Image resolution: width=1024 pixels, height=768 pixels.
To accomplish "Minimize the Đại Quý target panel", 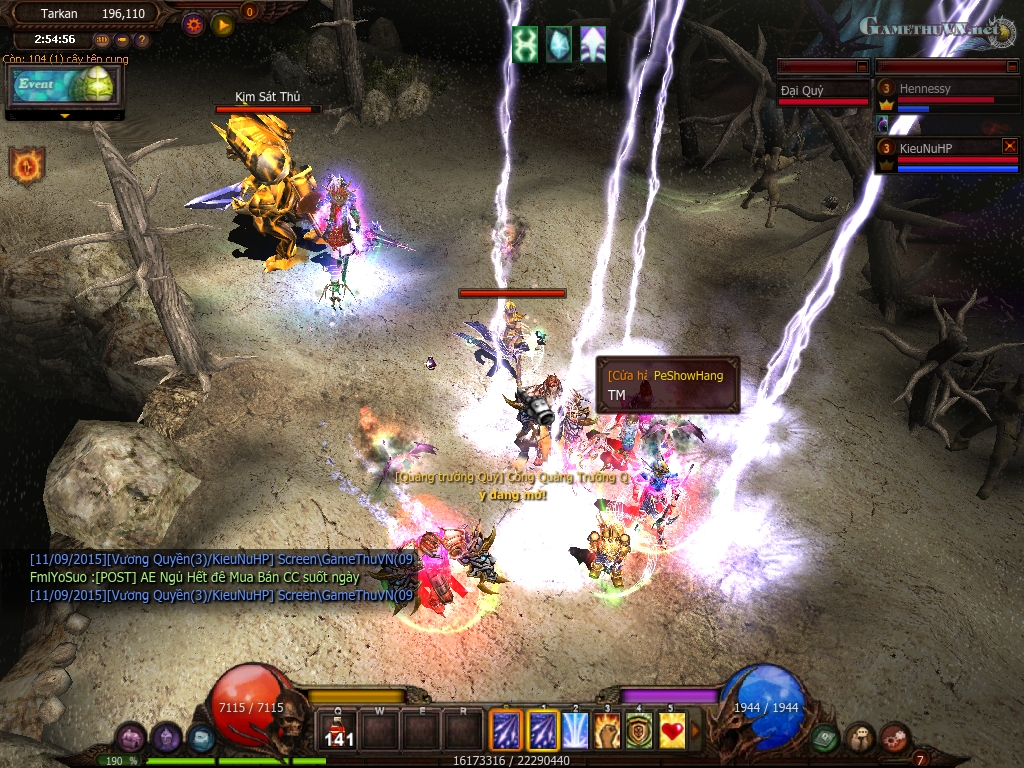I will [862, 66].
